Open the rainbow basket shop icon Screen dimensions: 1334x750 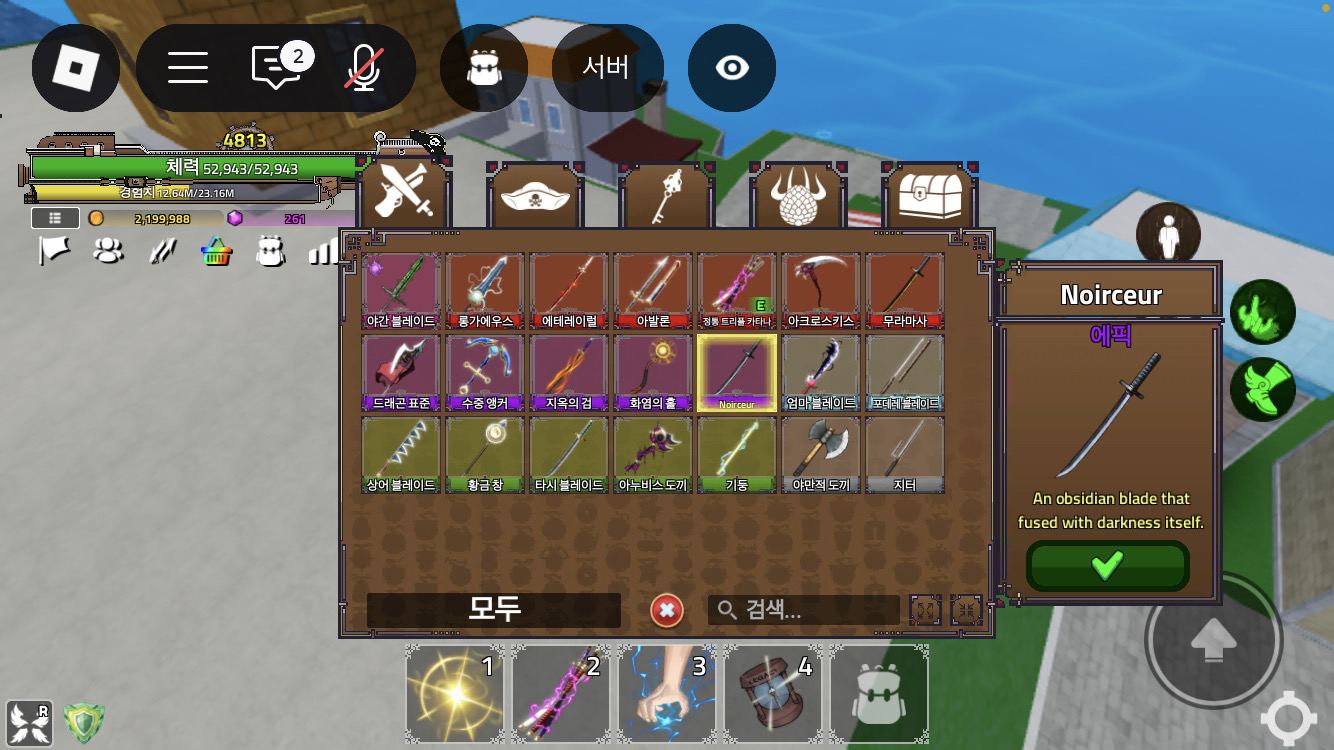[x=217, y=251]
